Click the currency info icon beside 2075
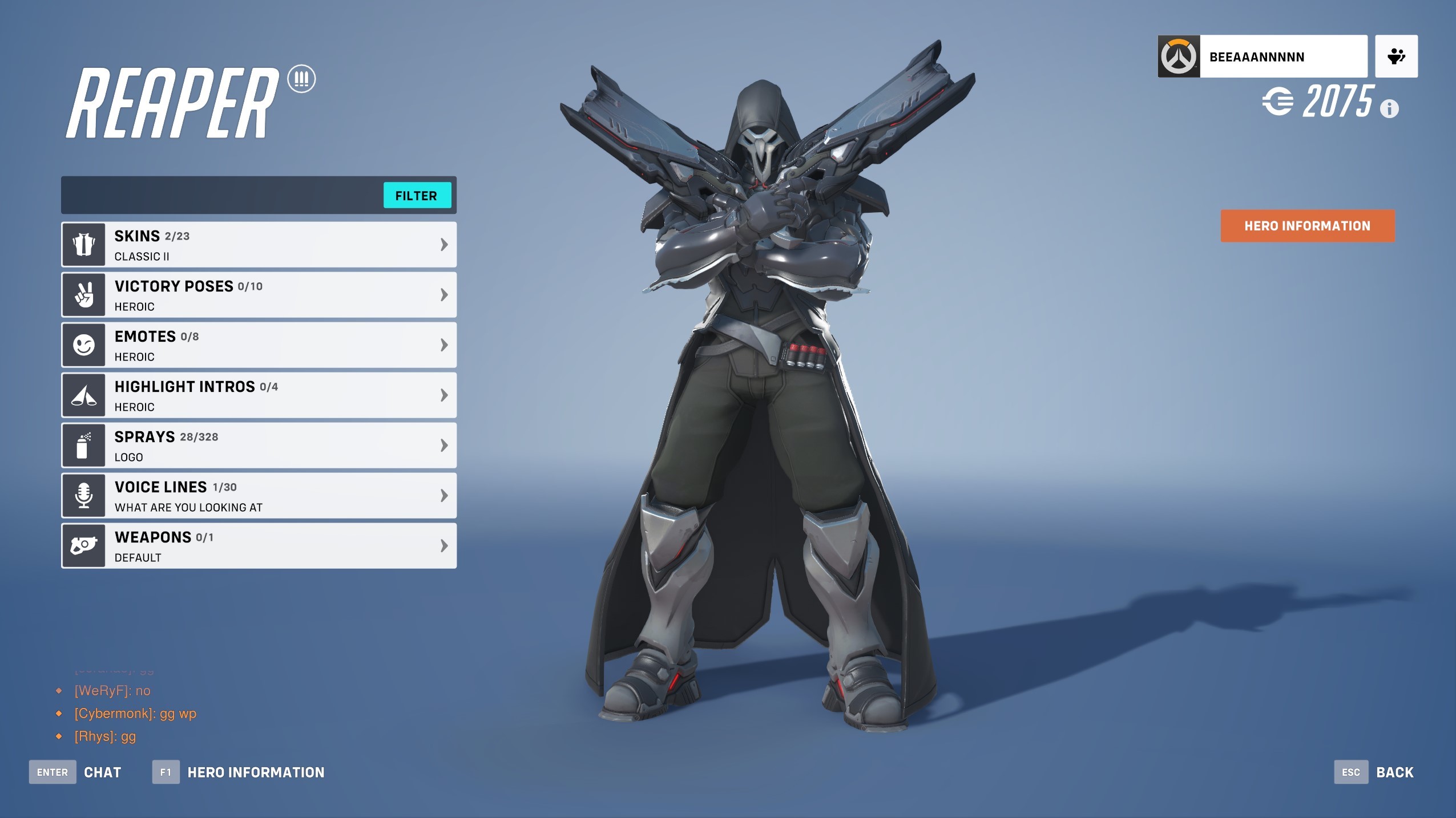1456x818 pixels. (x=1389, y=108)
